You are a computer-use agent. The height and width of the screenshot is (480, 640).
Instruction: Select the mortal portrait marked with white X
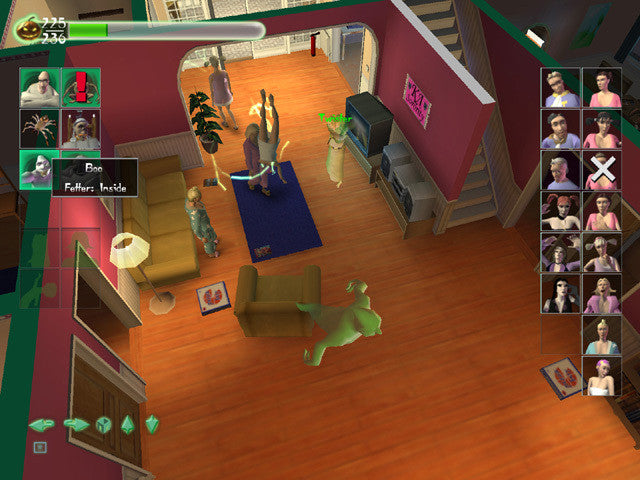(602, 170)
